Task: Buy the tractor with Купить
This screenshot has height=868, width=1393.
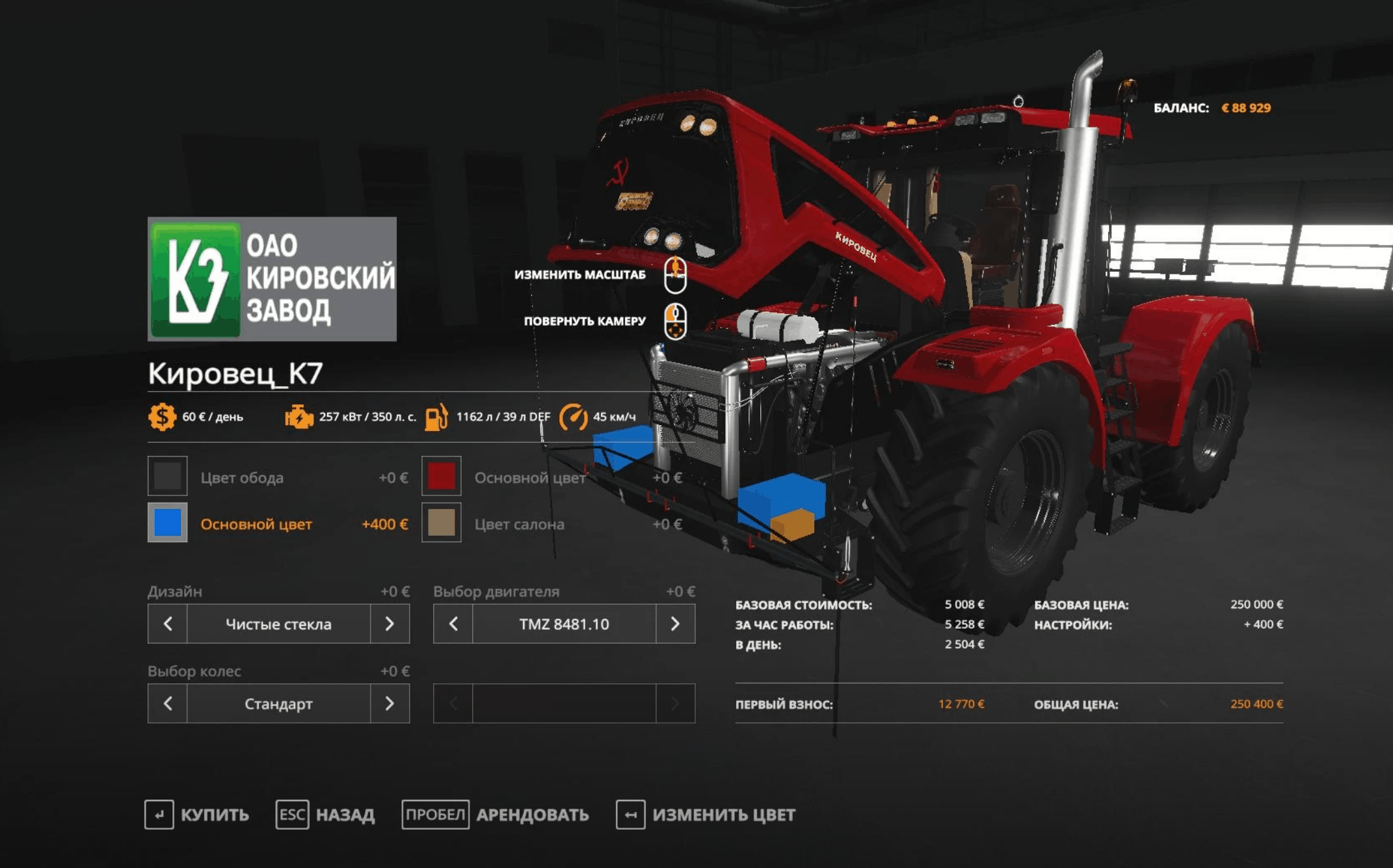Action: (x=197, y=815)
